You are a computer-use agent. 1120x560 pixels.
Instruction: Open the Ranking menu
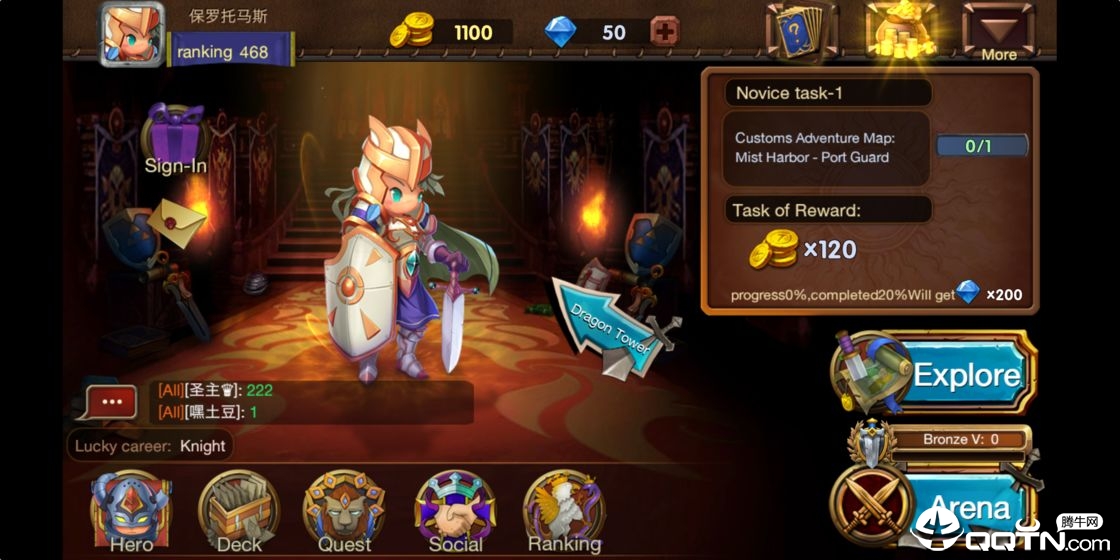[564, 512]
